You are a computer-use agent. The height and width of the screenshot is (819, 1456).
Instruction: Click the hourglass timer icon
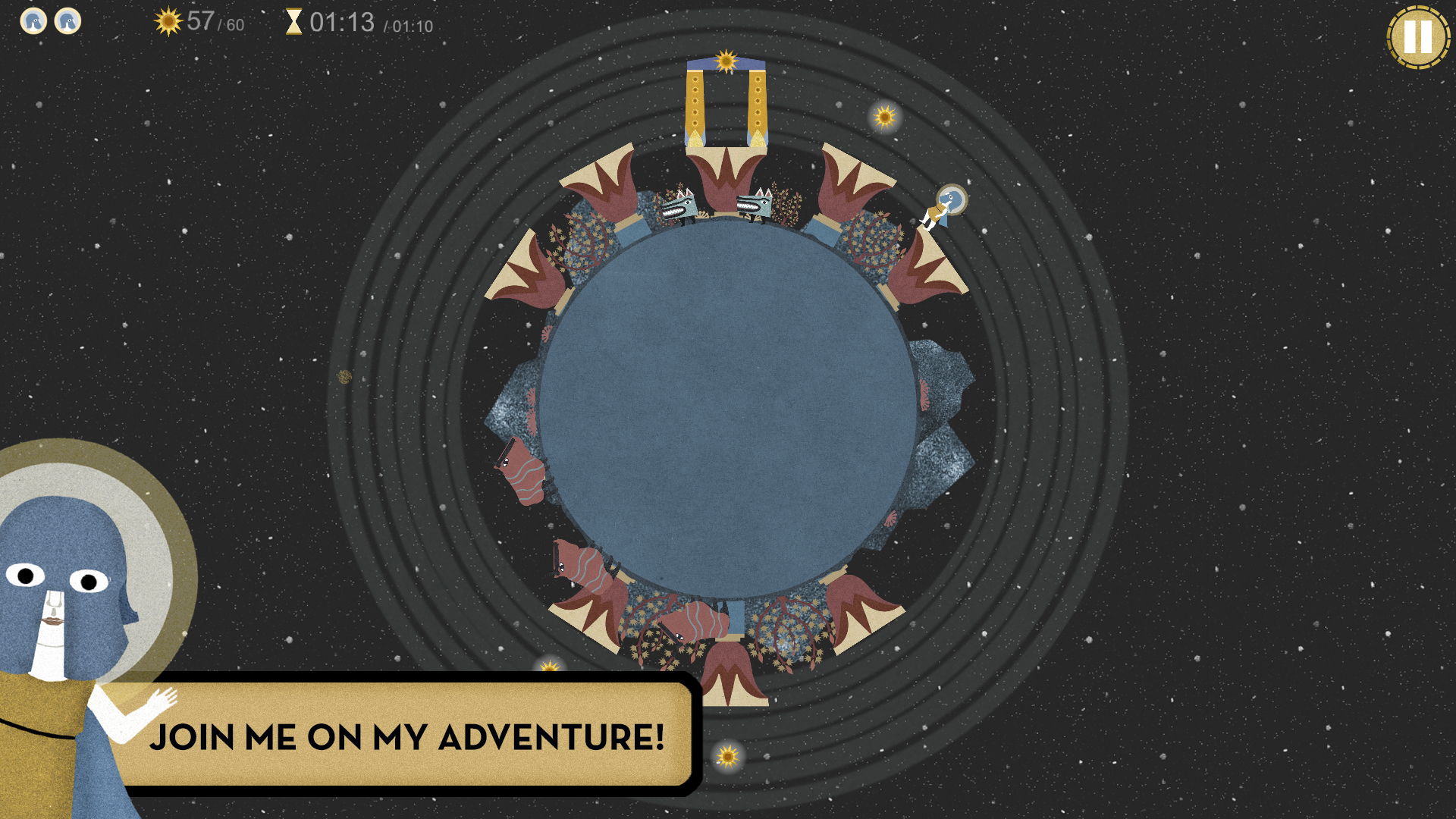pyautogui.click(x=295, y=23)
